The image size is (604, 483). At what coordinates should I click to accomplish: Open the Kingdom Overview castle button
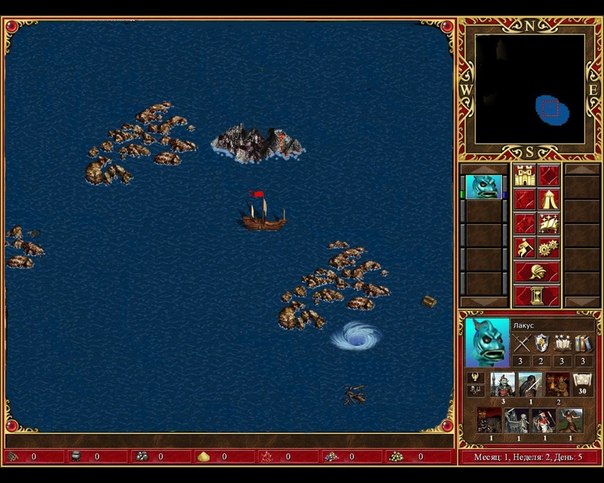tap(525, 176)
